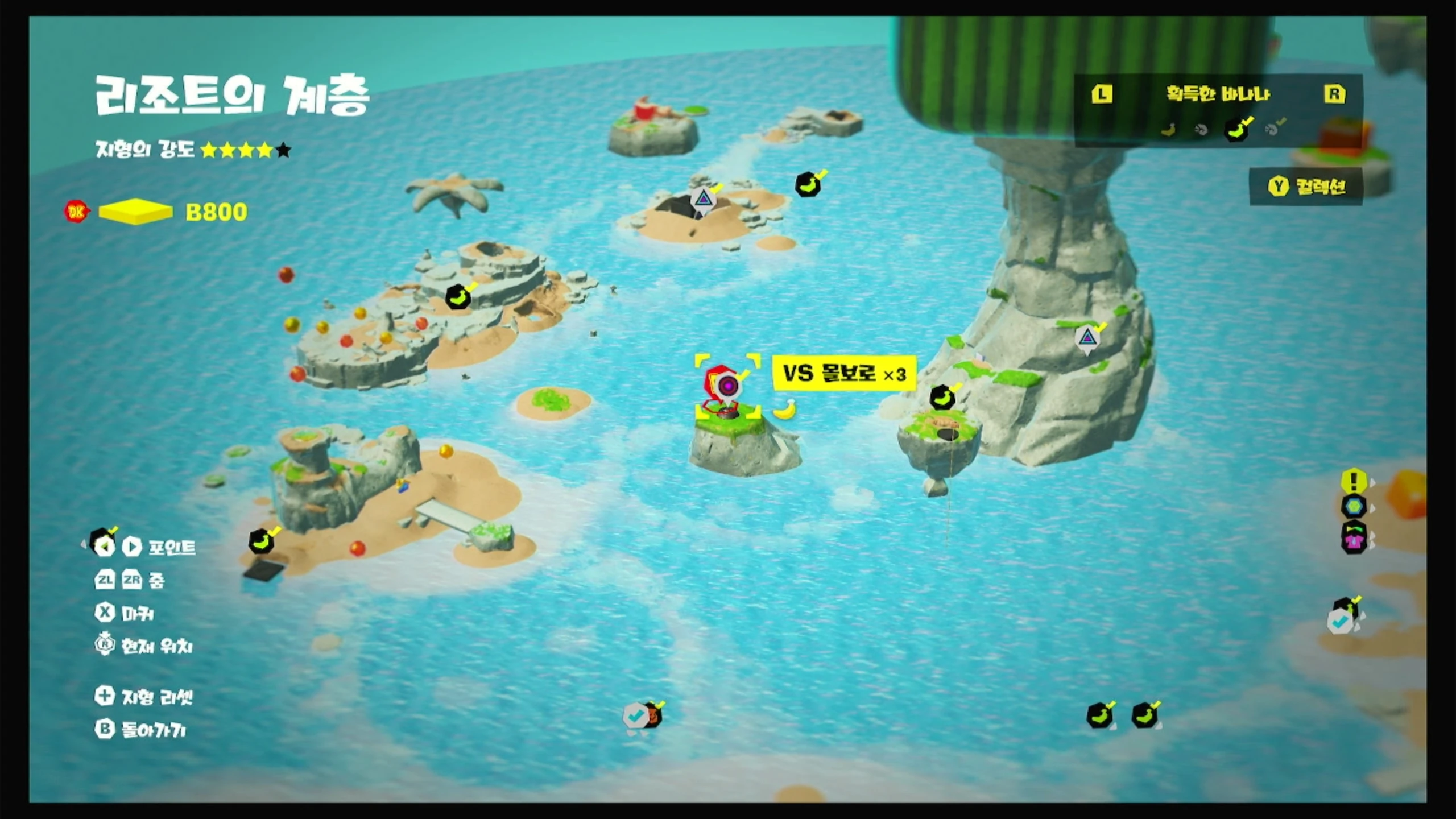This screenshot has height=819, width=1456.
Task: Switch to the dim uncollected banana filter
Action: 1168,130
